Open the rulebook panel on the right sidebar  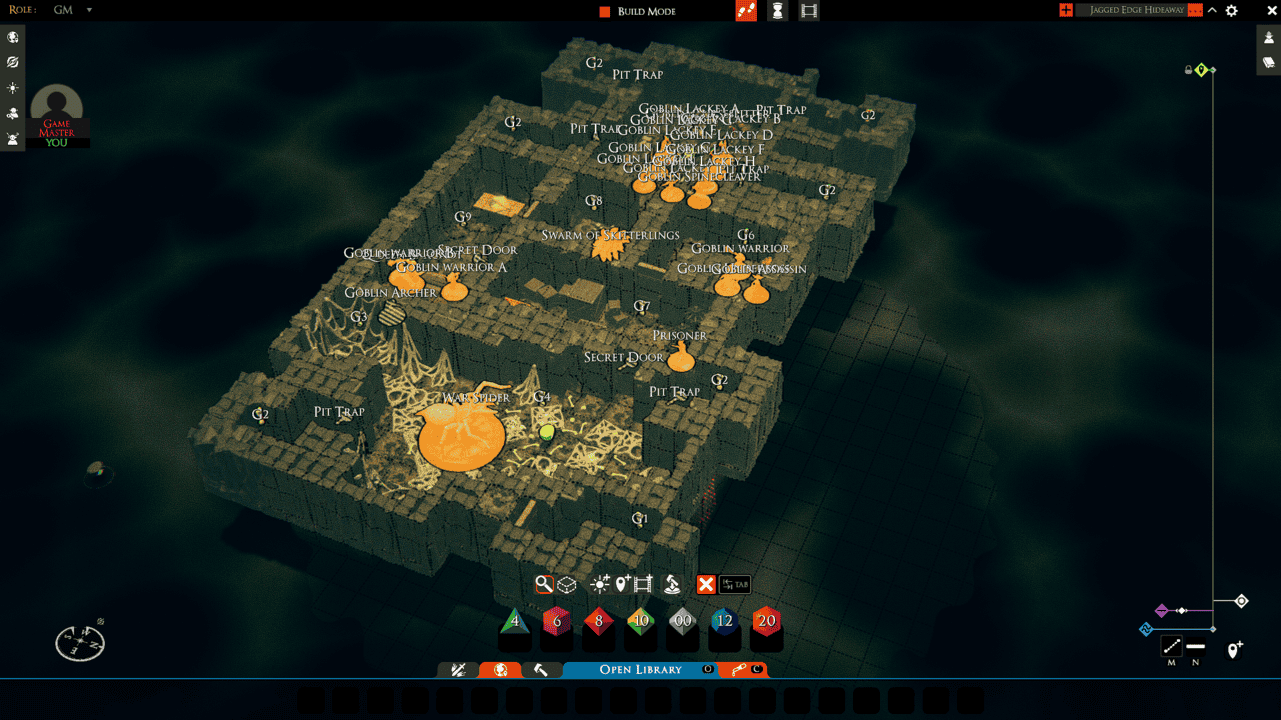pyautogui.click(x=1268, y=62)
